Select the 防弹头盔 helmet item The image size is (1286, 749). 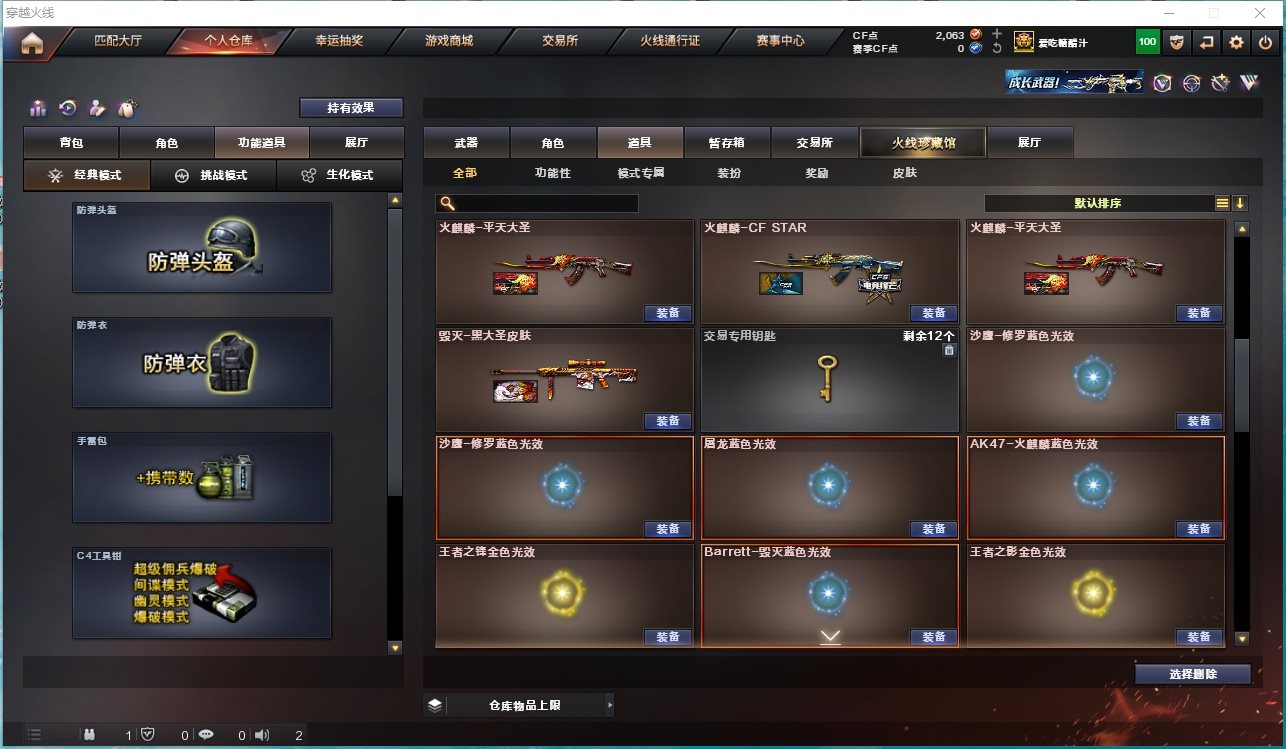tap(202, 248)
